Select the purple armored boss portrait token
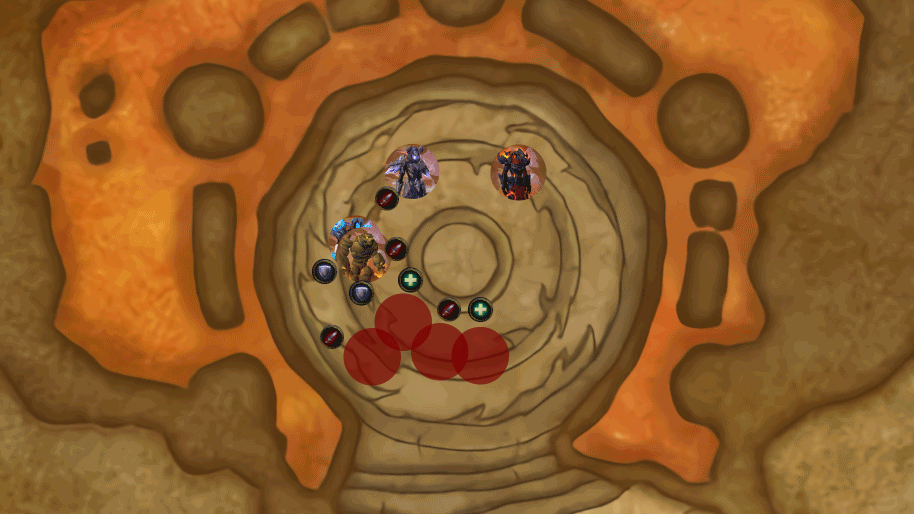The image size is (914, 514). tap(412, 172)
